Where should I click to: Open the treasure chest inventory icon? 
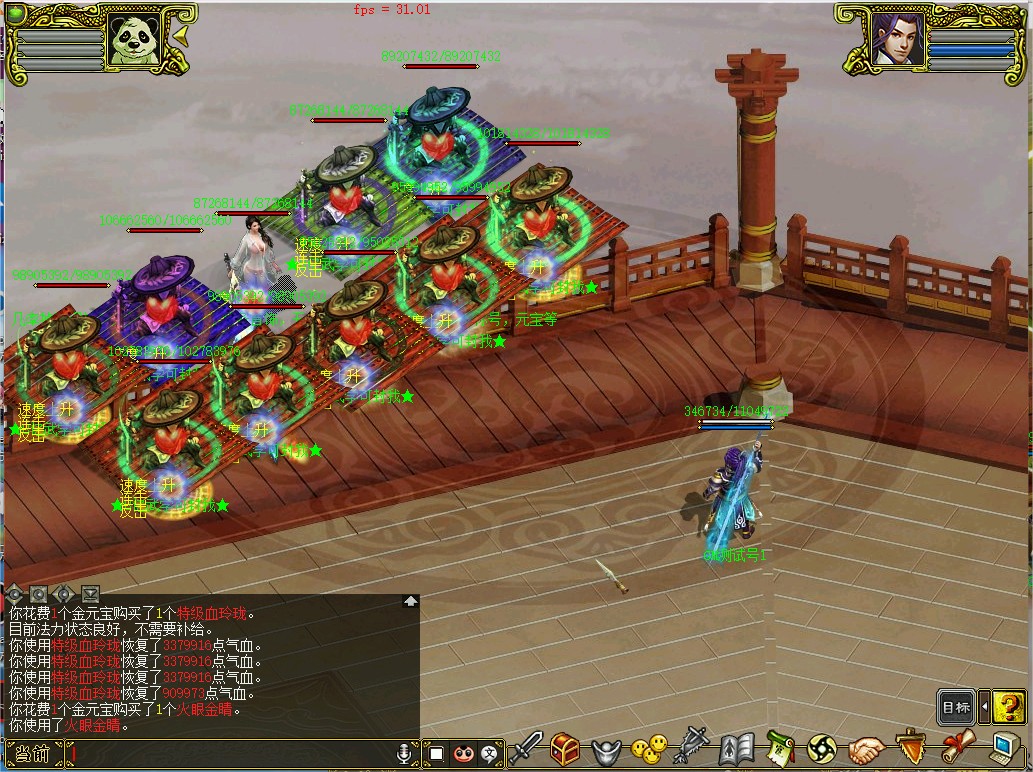pos(566,748)
